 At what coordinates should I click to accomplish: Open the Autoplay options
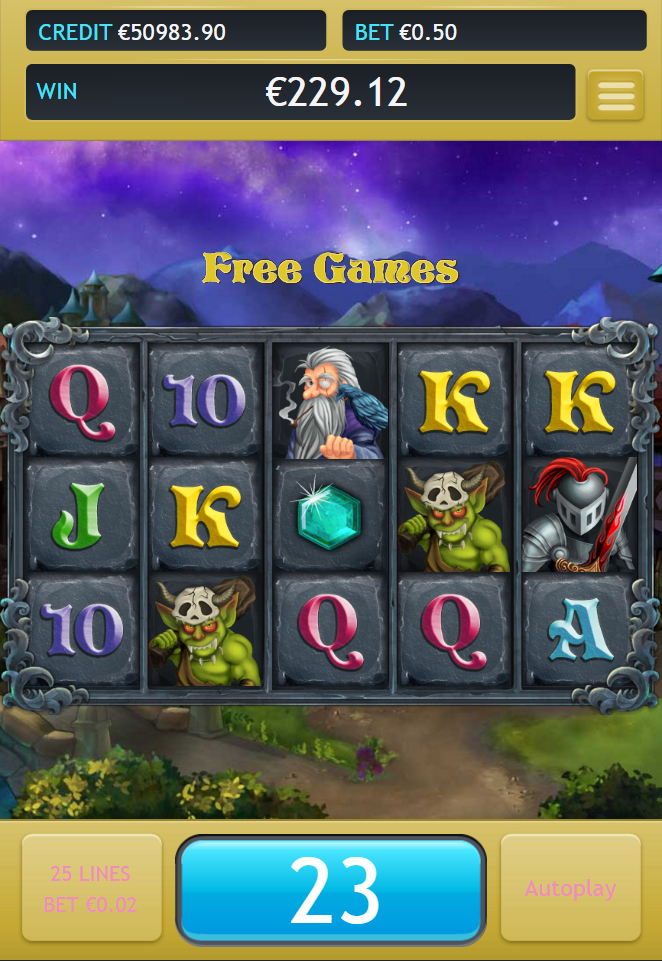[x=570, y=888]
